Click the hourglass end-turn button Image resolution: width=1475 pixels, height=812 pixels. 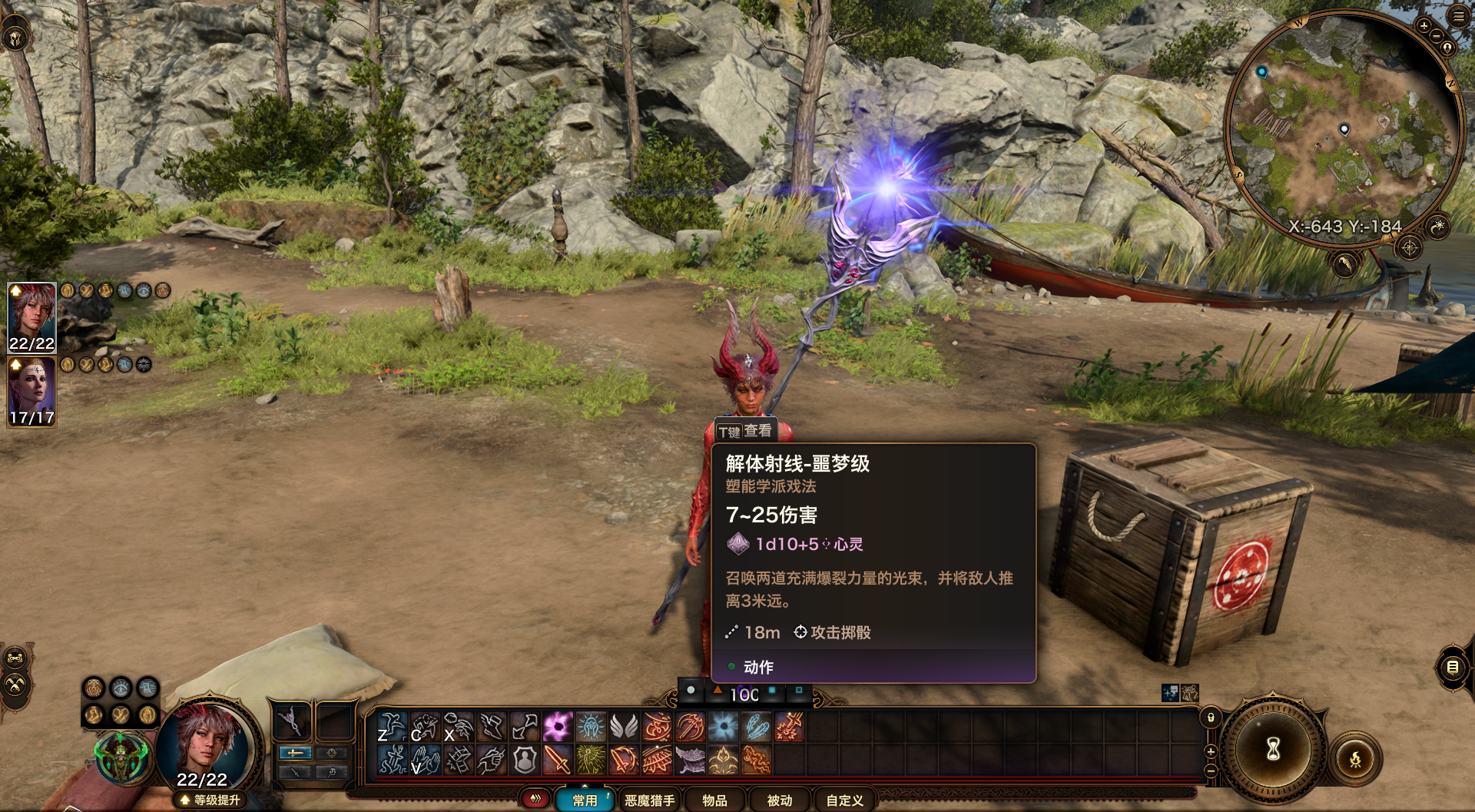[x=1273, y=747]
